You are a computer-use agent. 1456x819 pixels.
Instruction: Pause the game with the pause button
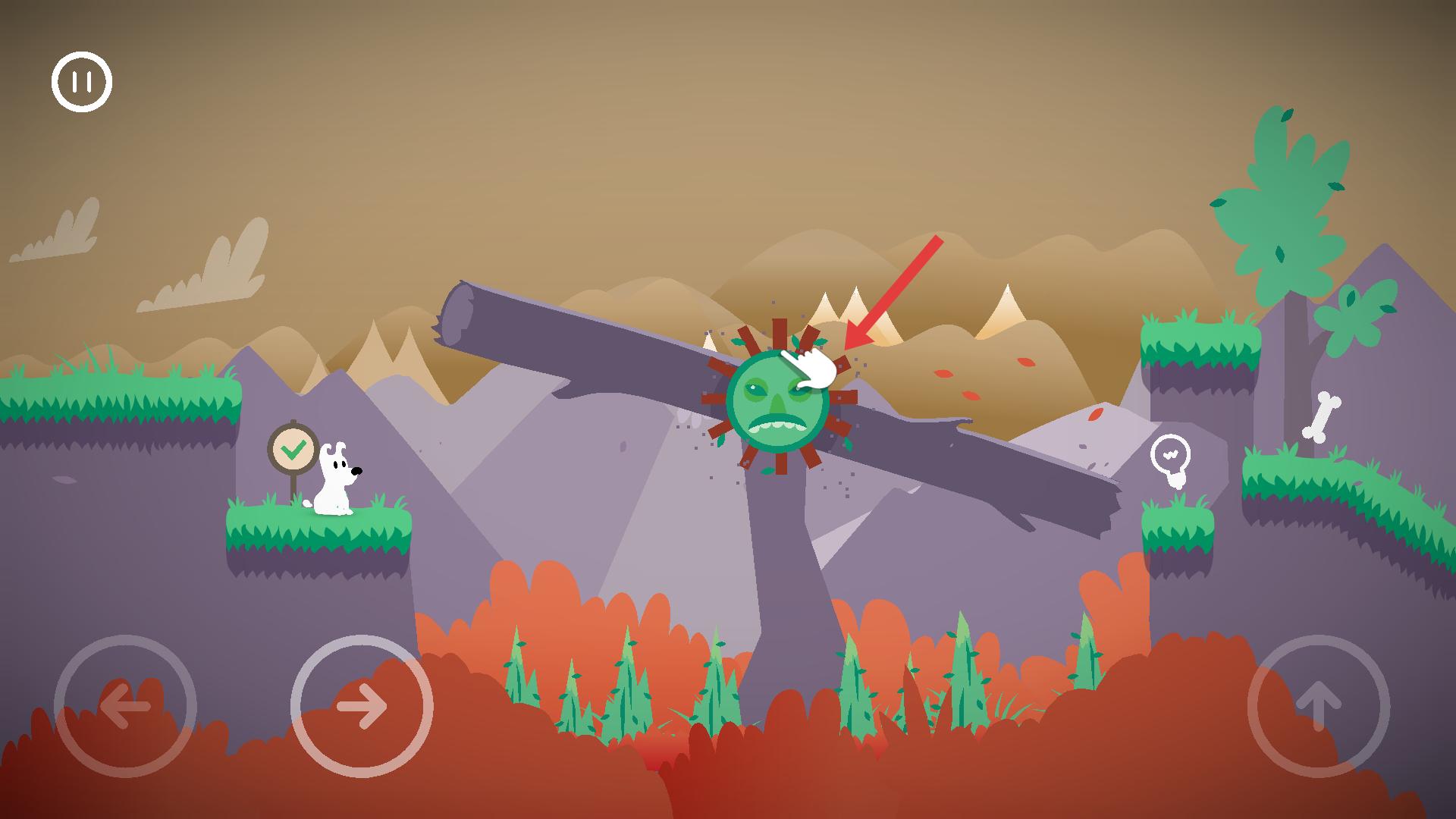(x=82, y=82)
